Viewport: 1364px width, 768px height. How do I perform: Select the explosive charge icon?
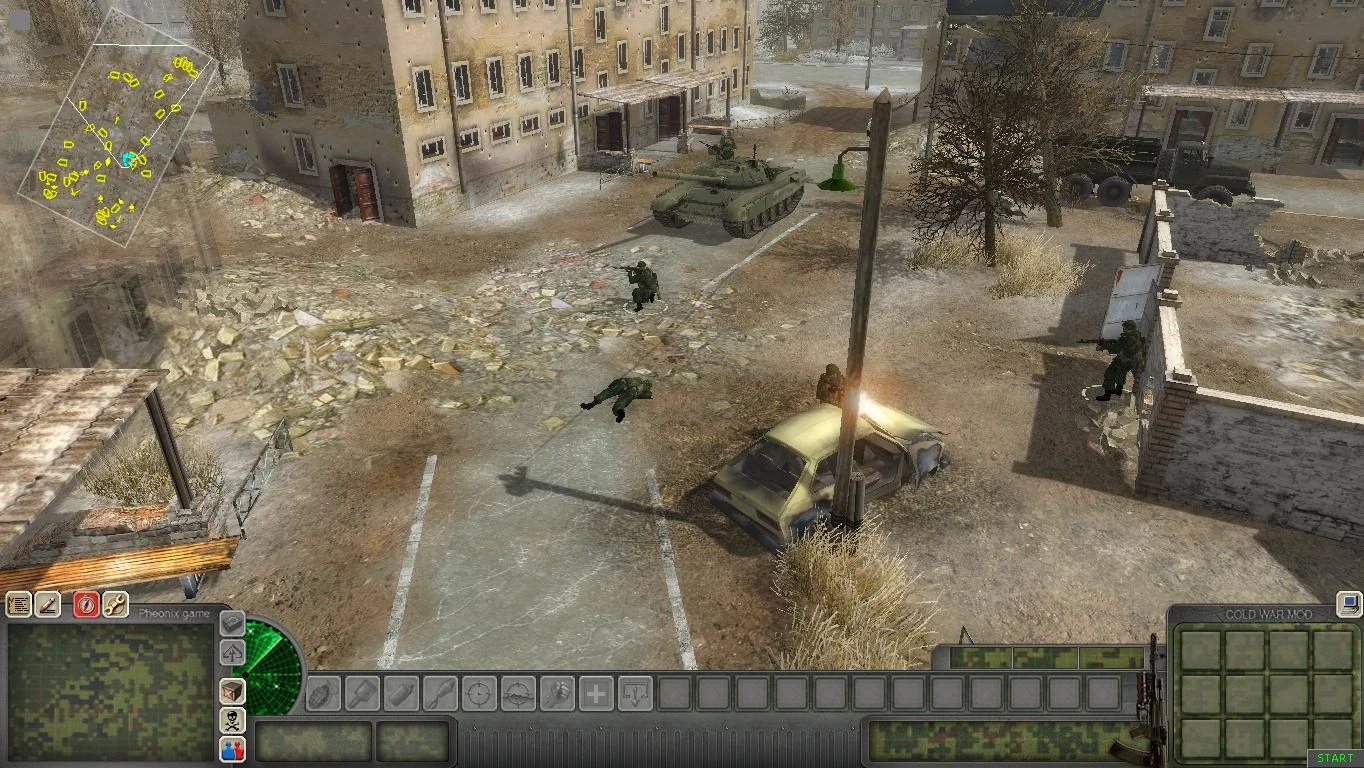(x=438, y=694)
